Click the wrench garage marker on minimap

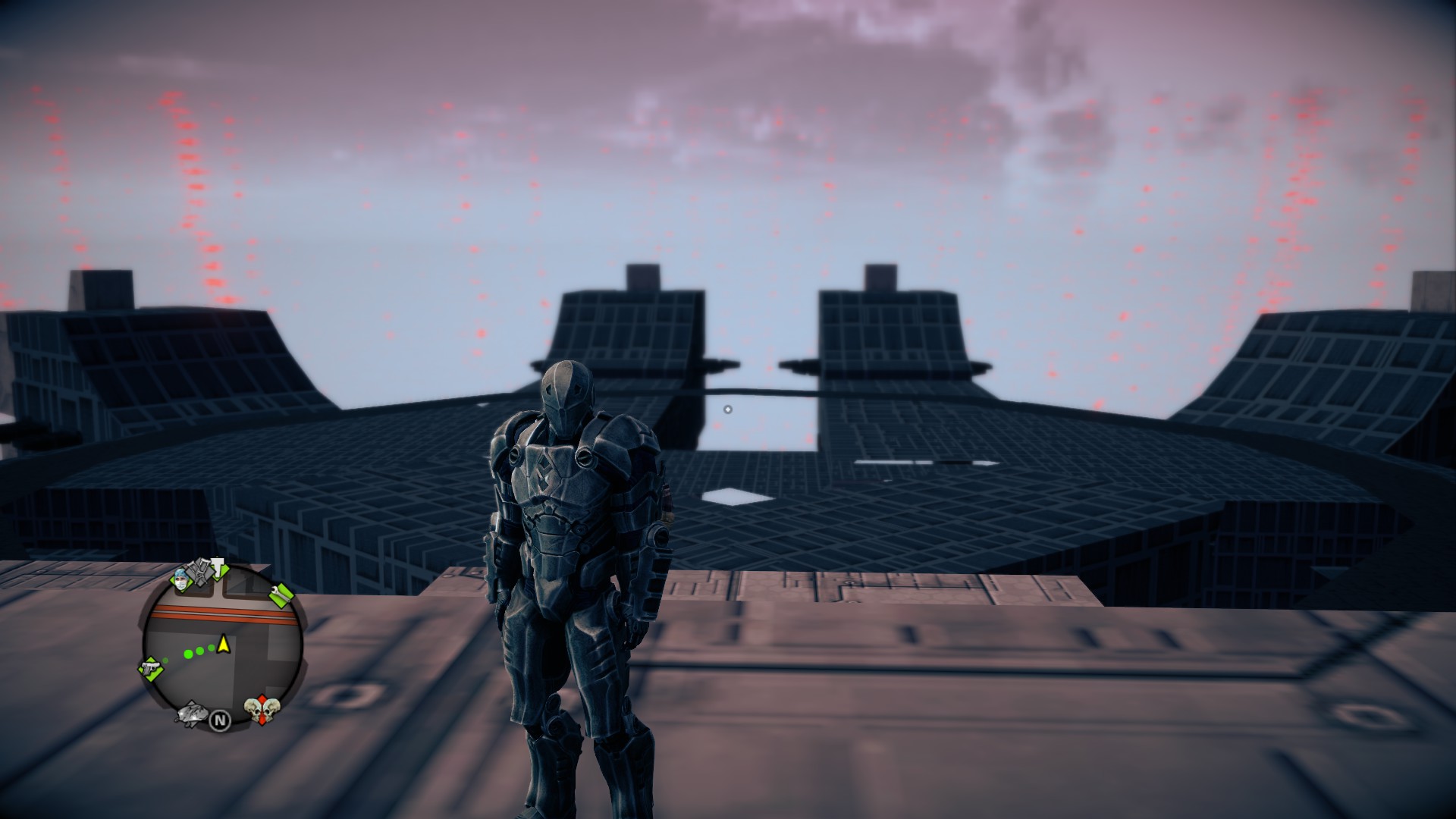(280, 595)
